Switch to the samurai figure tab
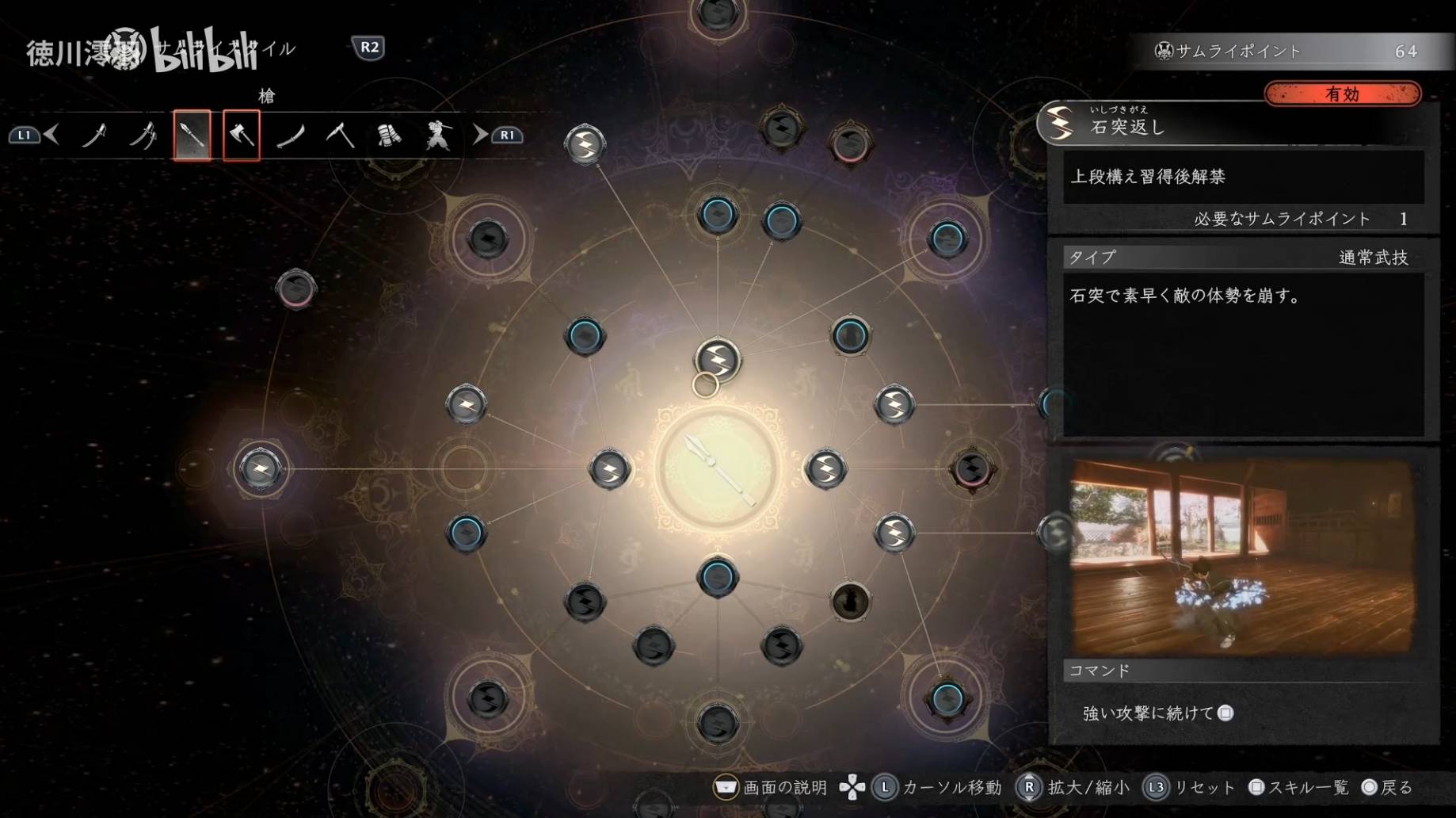Viewport: 1456px width, 818px height. pos(436,136)
